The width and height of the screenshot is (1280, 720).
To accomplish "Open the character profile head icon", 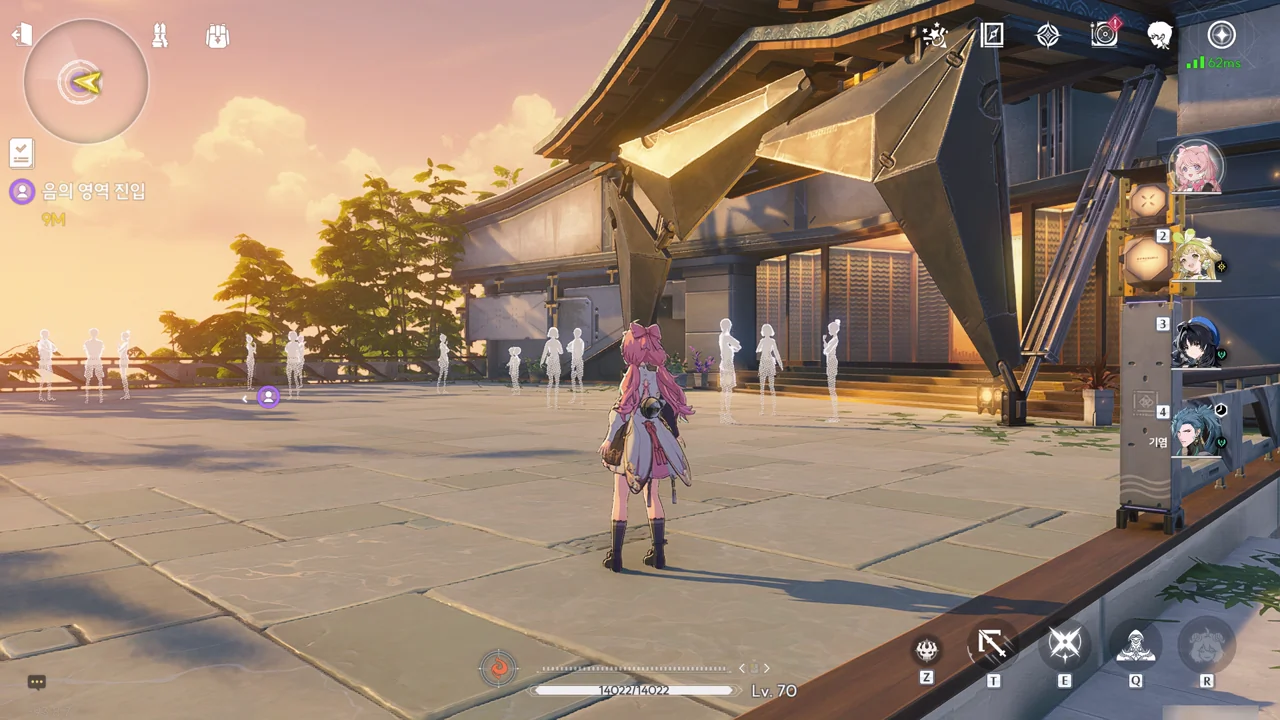I will [x=1160, y=36].
